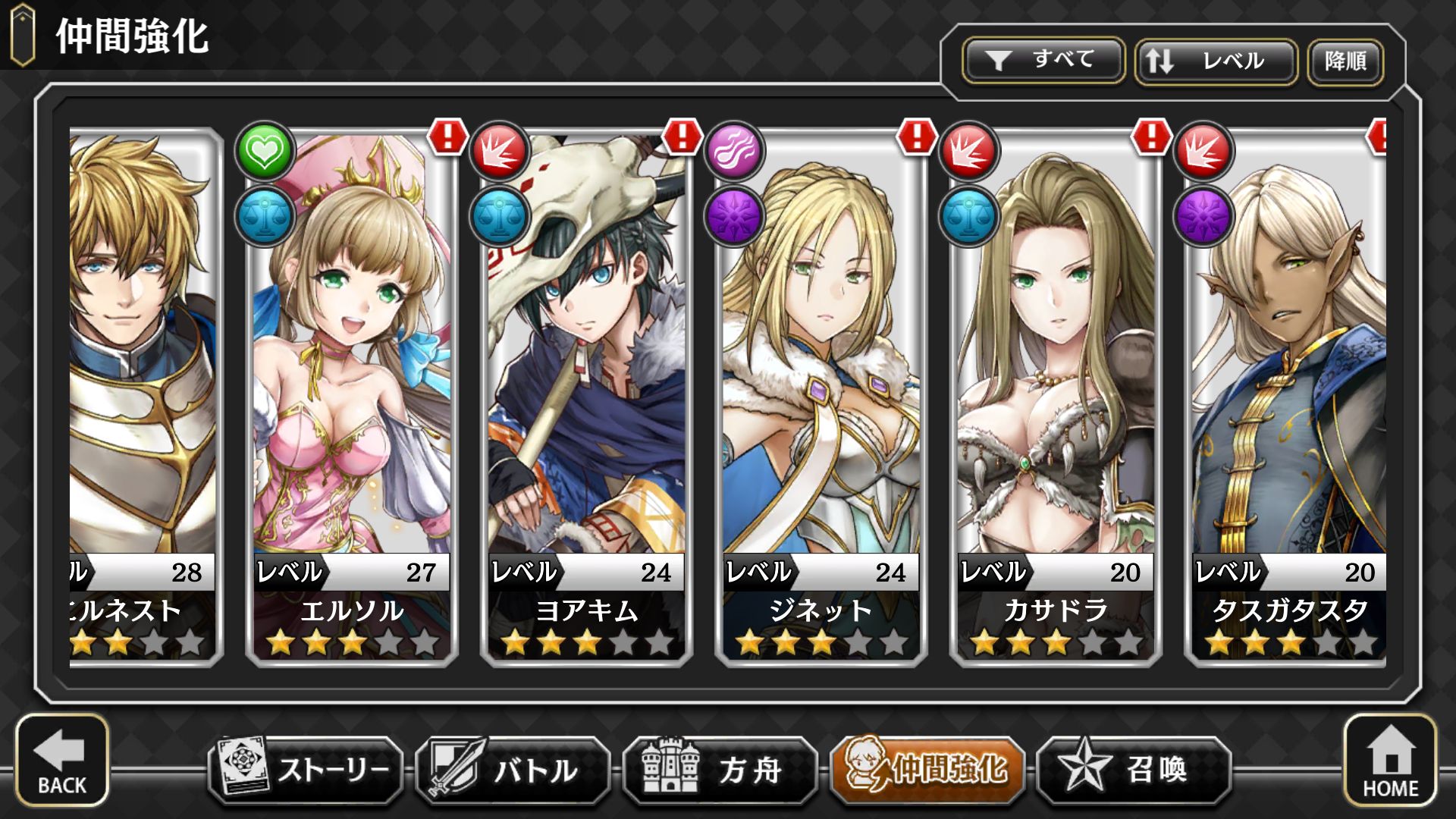
Task: Toggle the 降順 sort order
Action: (1345, 61)
